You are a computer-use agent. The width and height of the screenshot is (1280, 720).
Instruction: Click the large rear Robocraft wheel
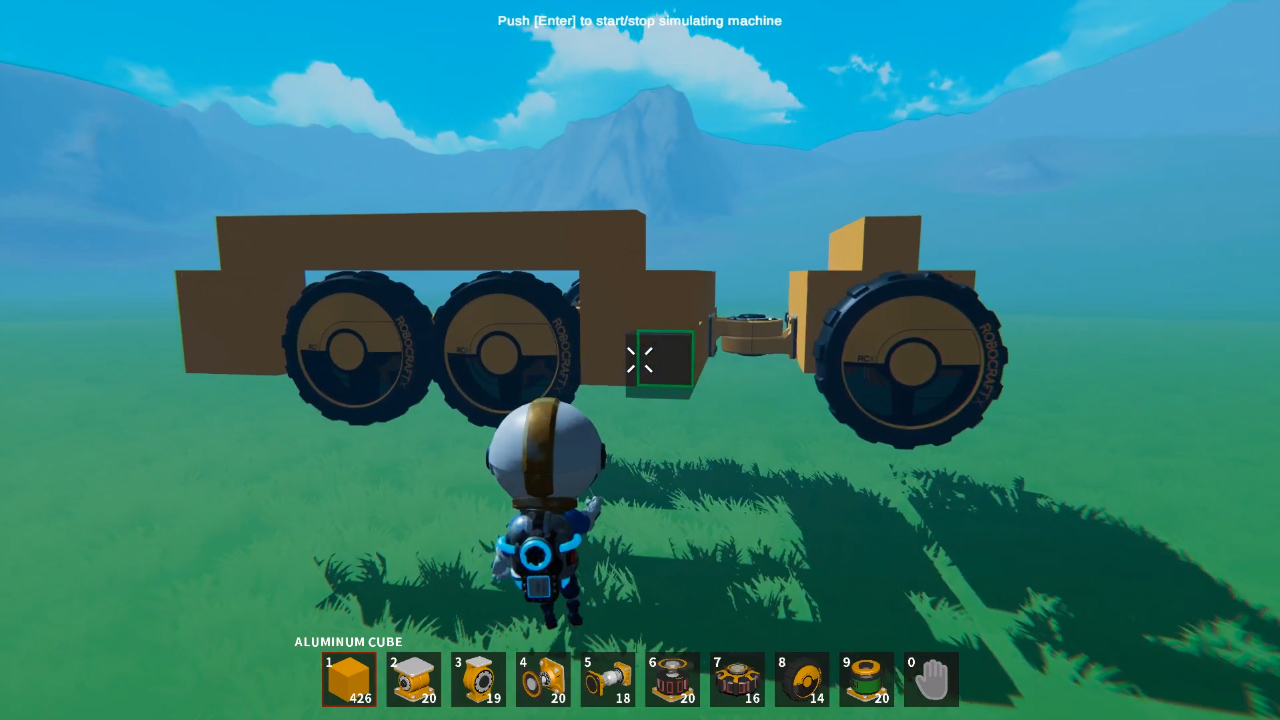click(910, 360)
